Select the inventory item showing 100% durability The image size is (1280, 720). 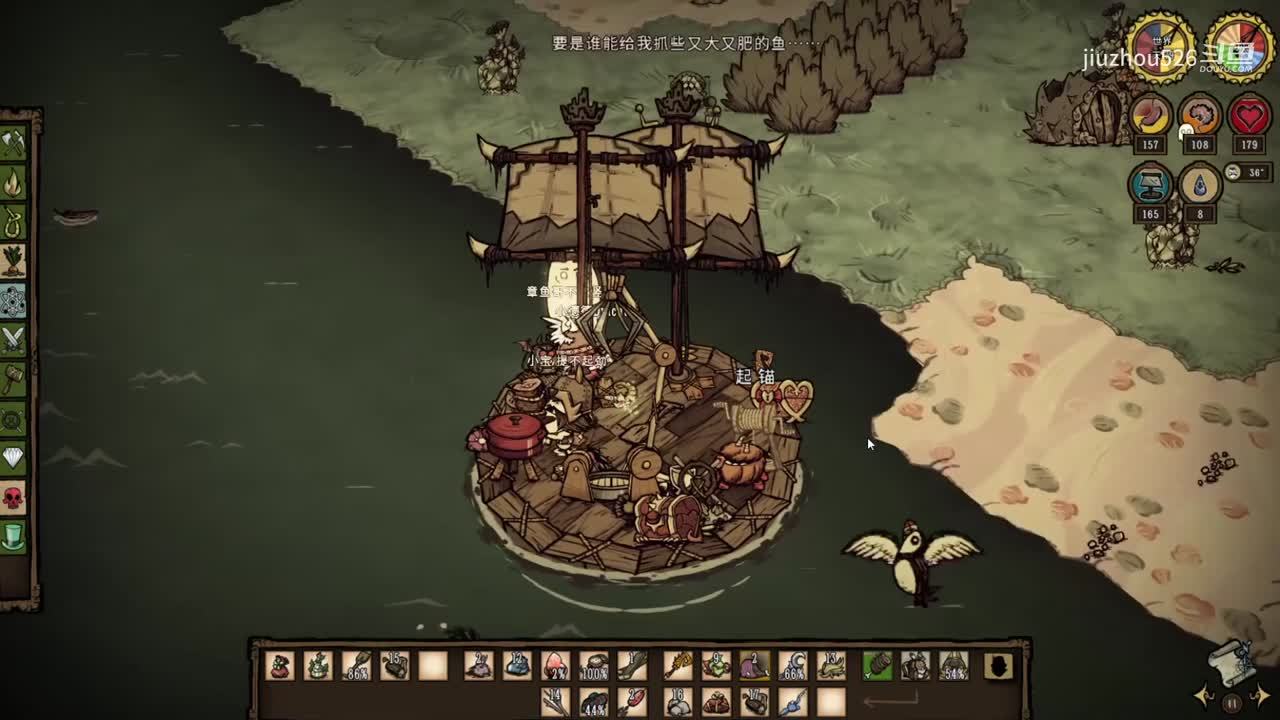[594, 666]
